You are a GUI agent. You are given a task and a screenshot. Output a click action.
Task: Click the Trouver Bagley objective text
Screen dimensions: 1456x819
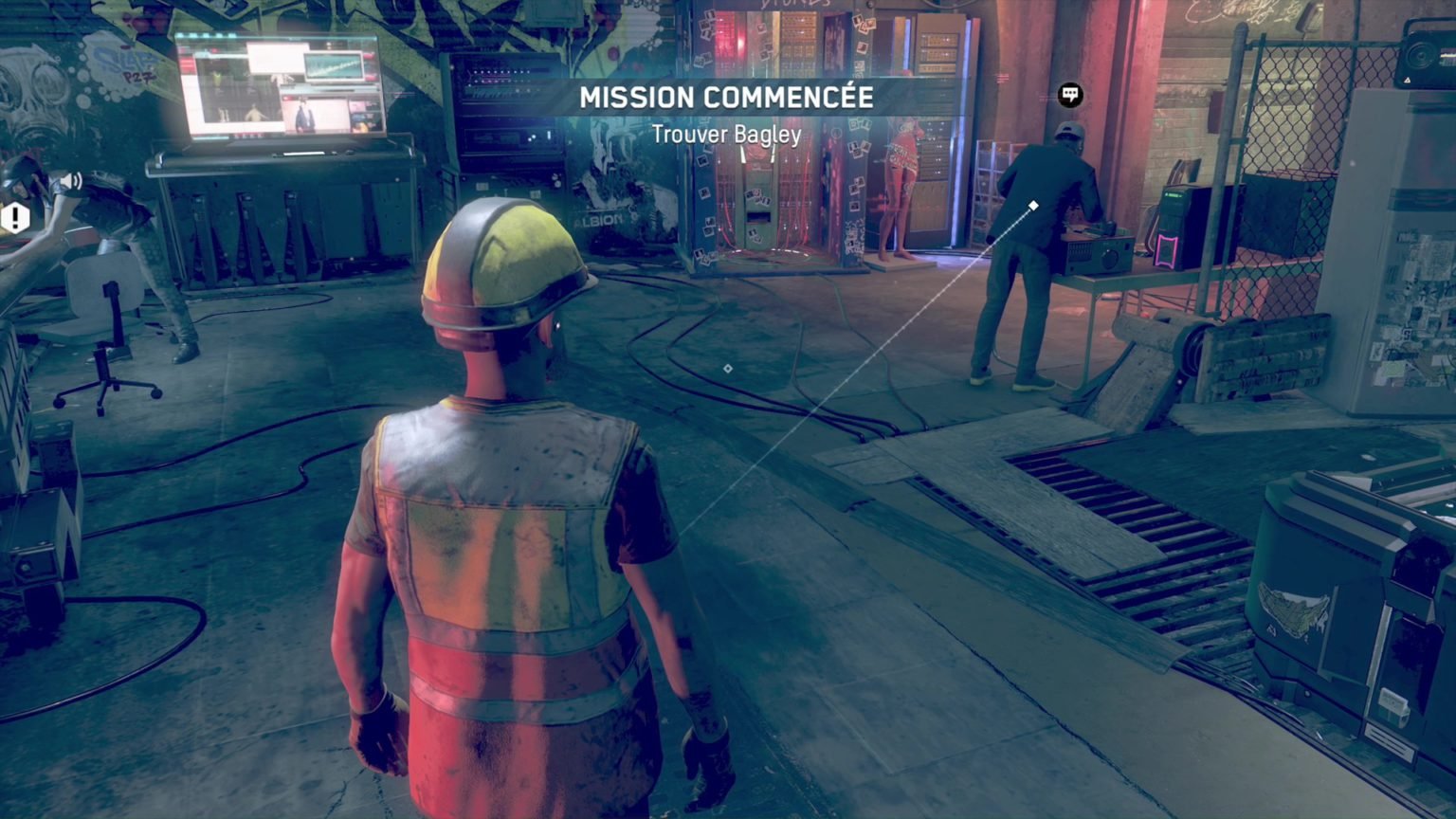(x=728, y=134)
